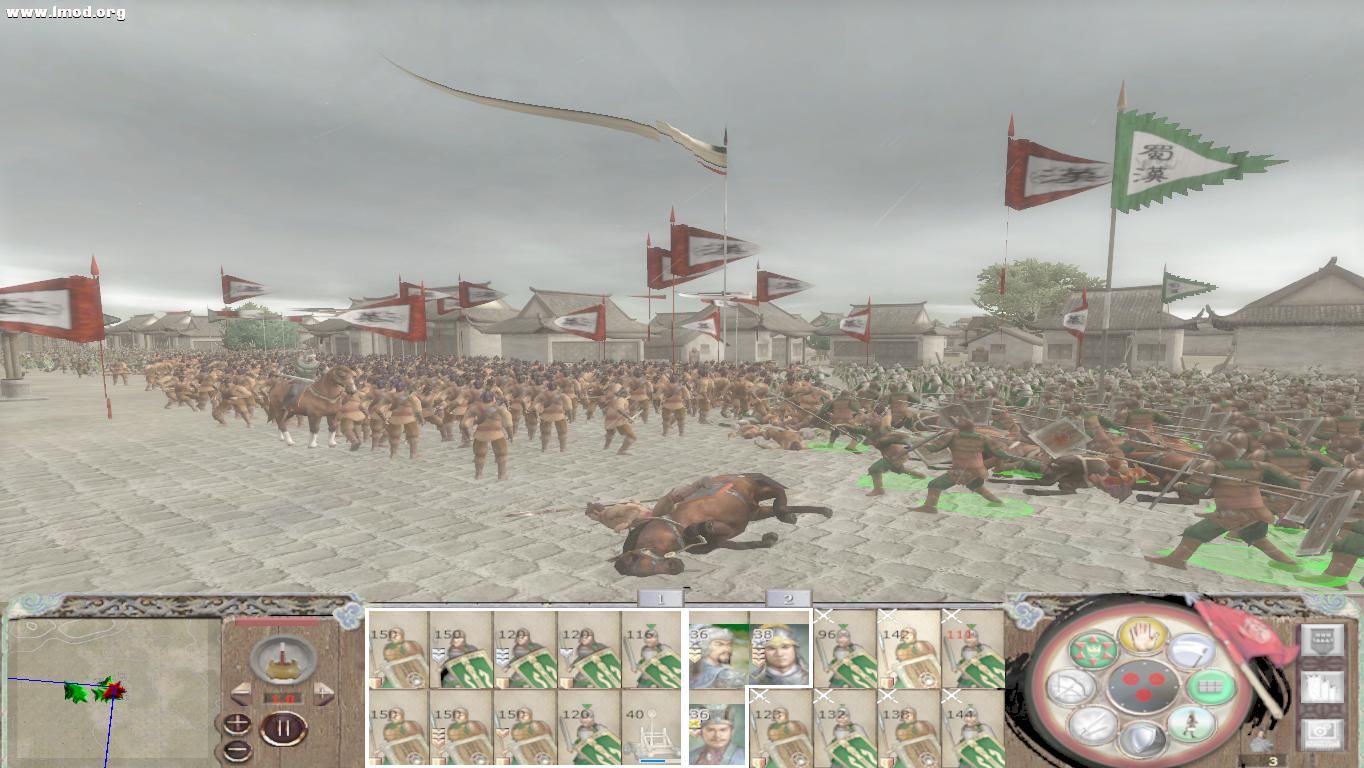Switch to unit card page 1 tab

click(x=662, y=599)
